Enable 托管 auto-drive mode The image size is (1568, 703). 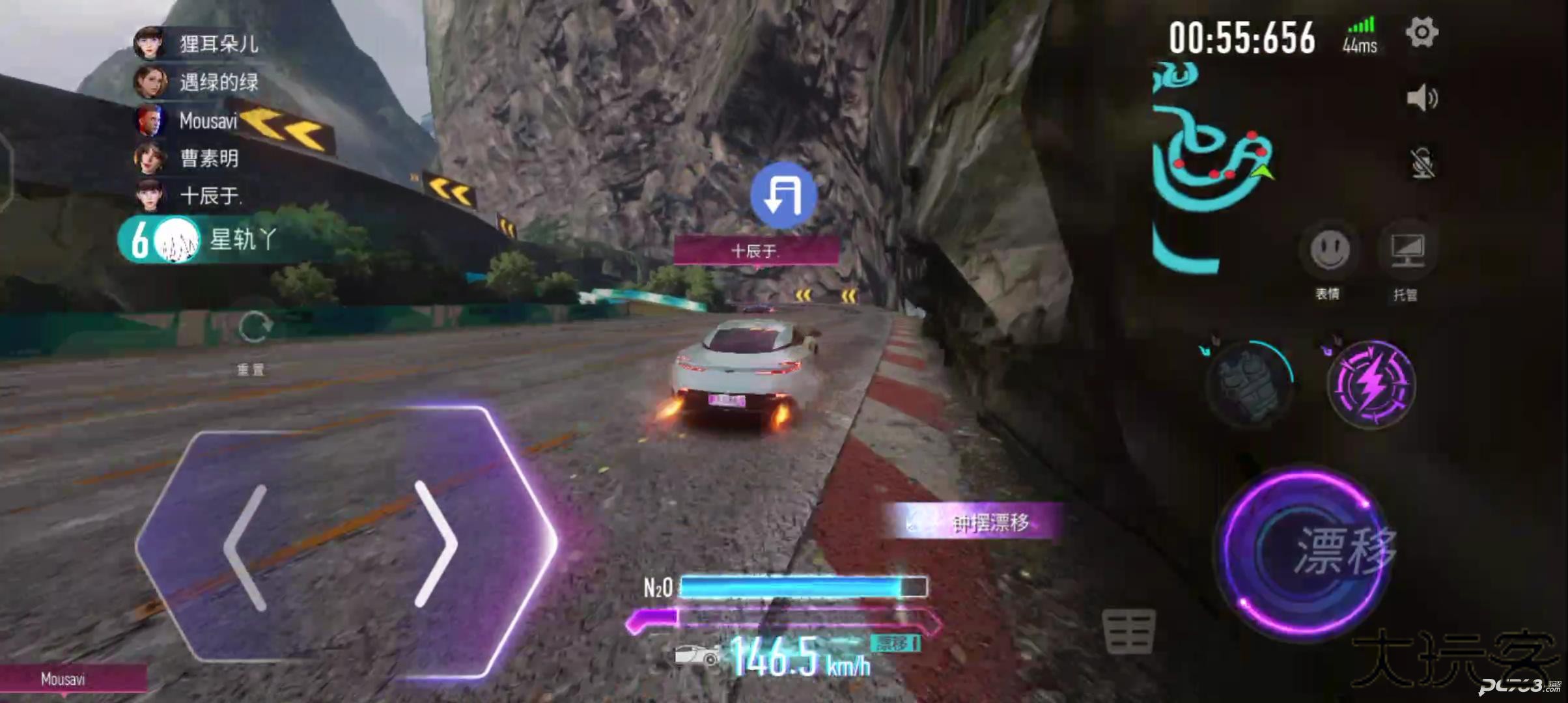(x=1407, y=251)
